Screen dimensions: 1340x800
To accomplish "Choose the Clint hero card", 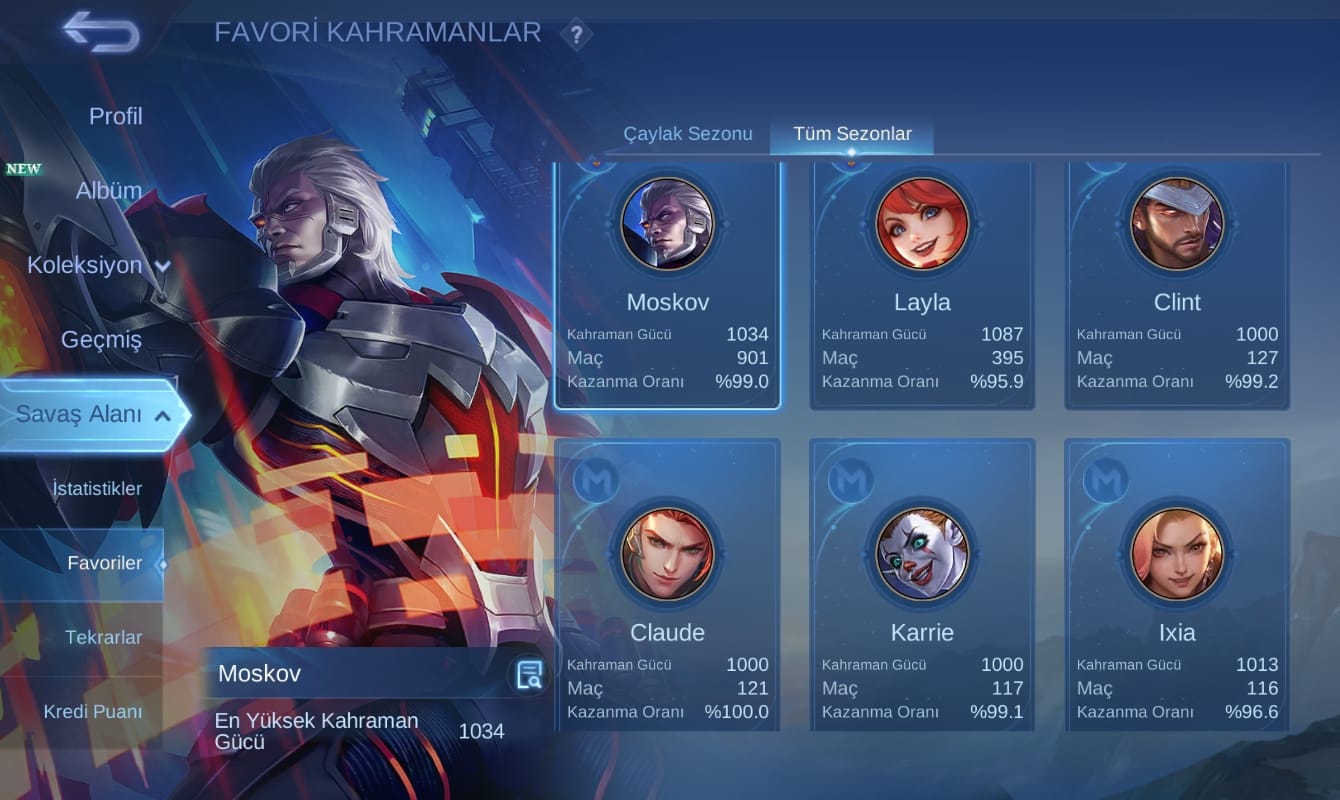I will 1177,285.
